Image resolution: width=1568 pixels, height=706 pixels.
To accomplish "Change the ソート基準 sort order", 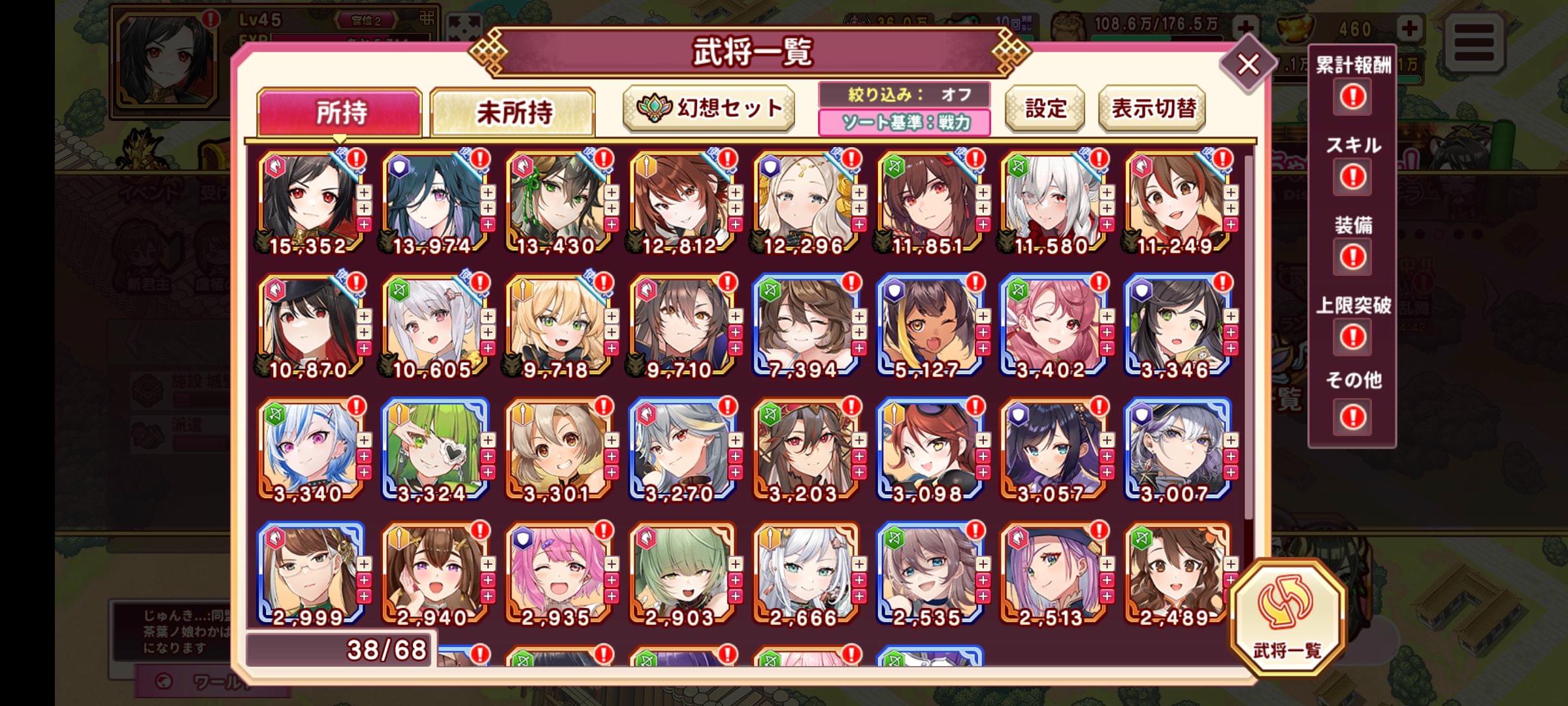I will [904, 122].
